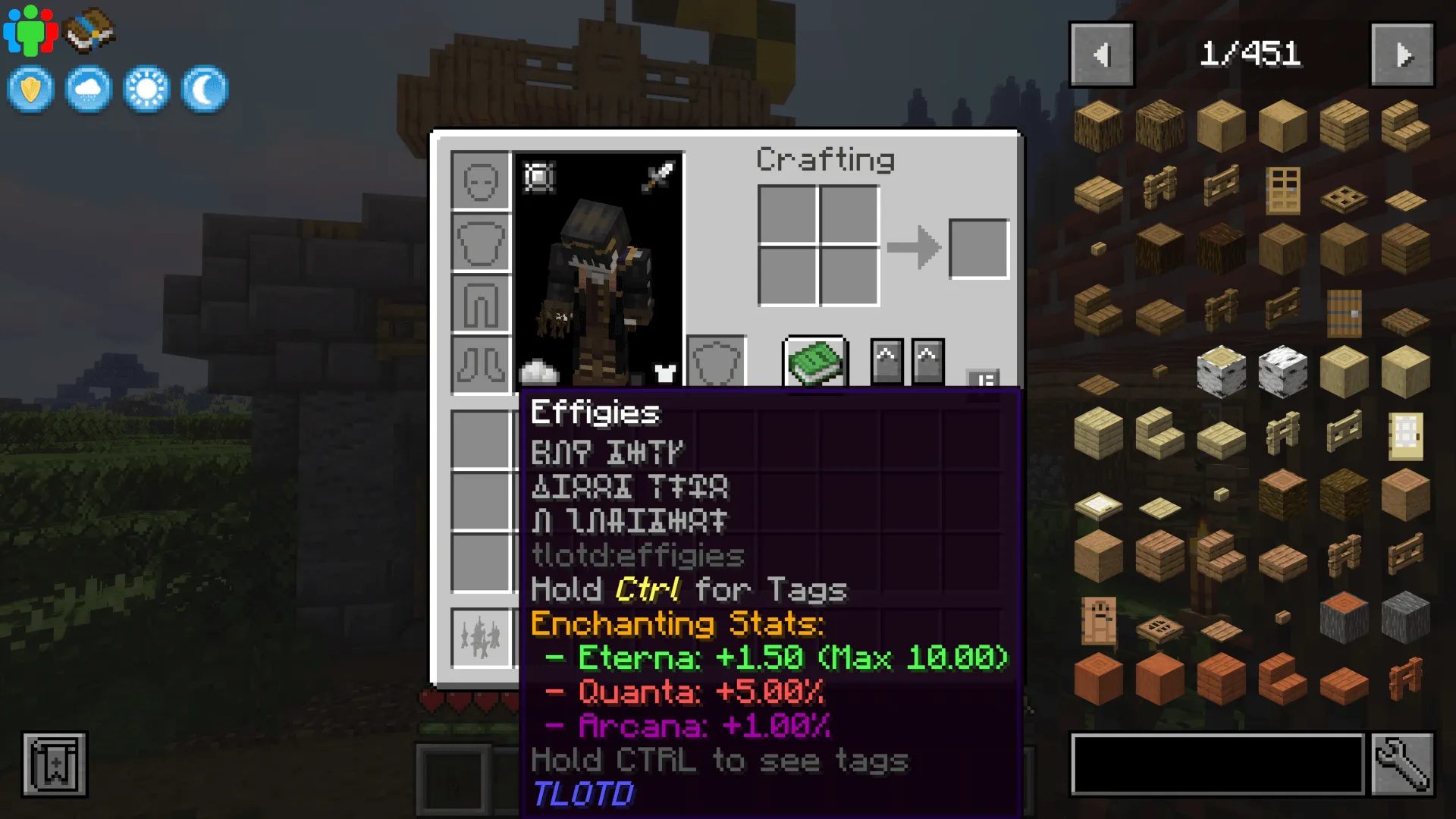Go to next item list page

click(x=1401, y=55)
